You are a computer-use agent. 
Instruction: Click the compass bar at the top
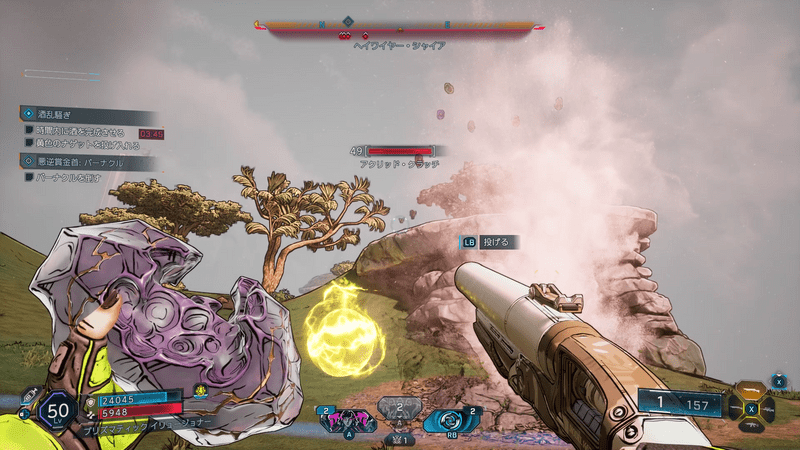click(400, 26)
